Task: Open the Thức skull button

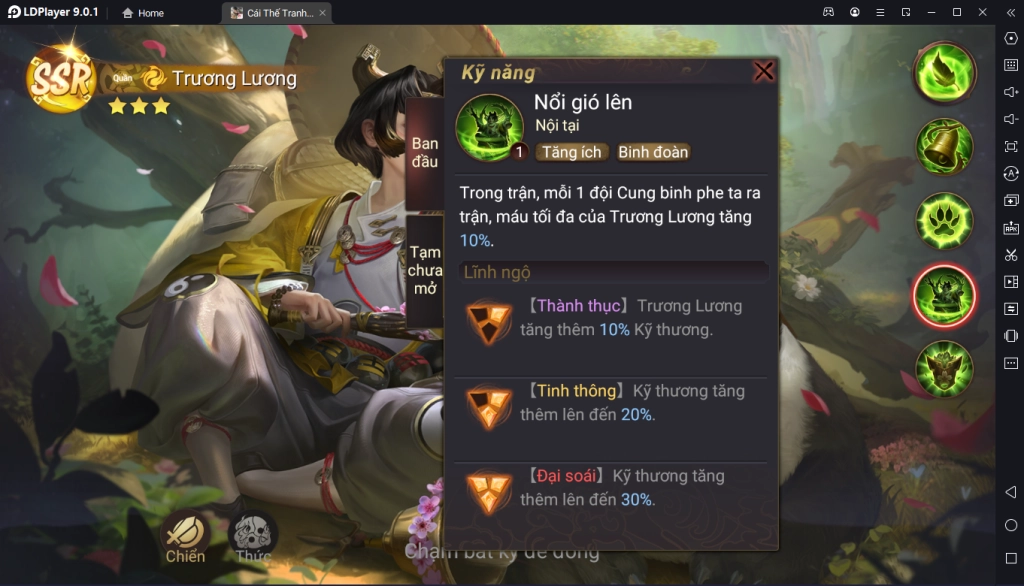Action: click(x=254, y=537)
